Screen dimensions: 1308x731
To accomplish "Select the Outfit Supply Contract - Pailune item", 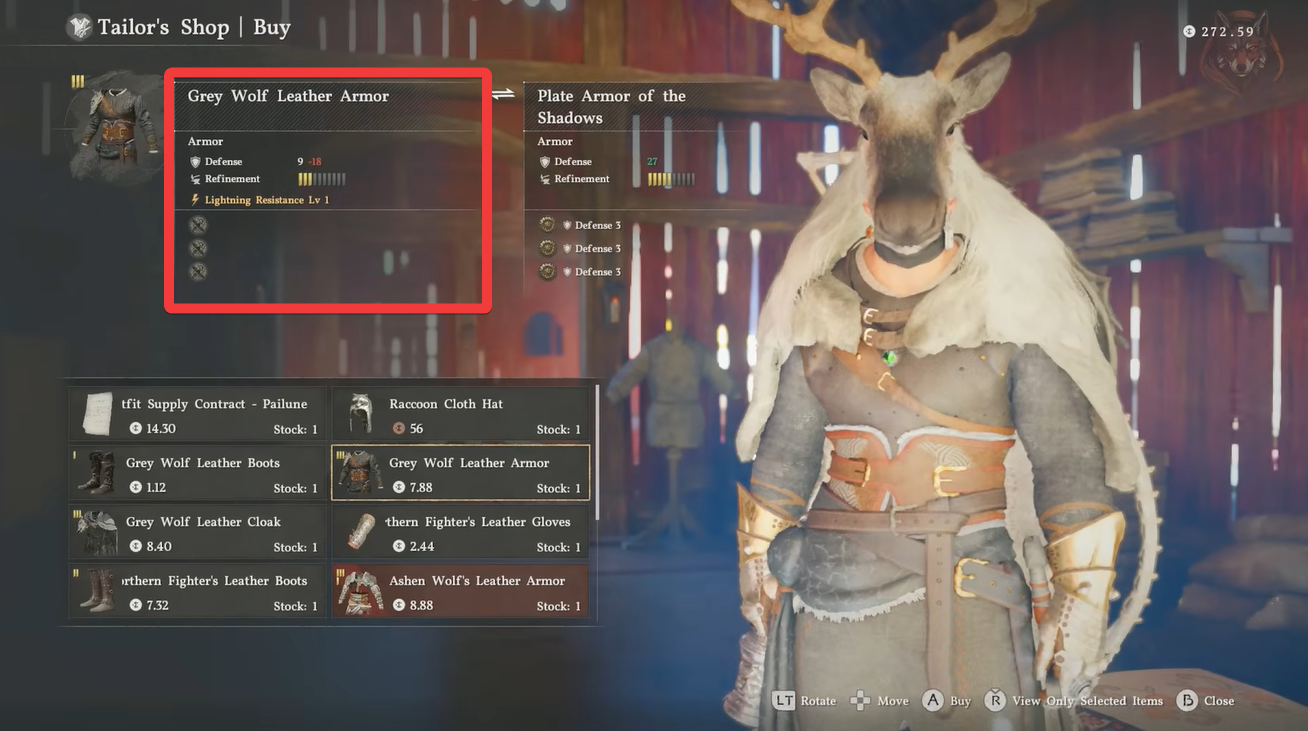I will click(x=197, y=415).
